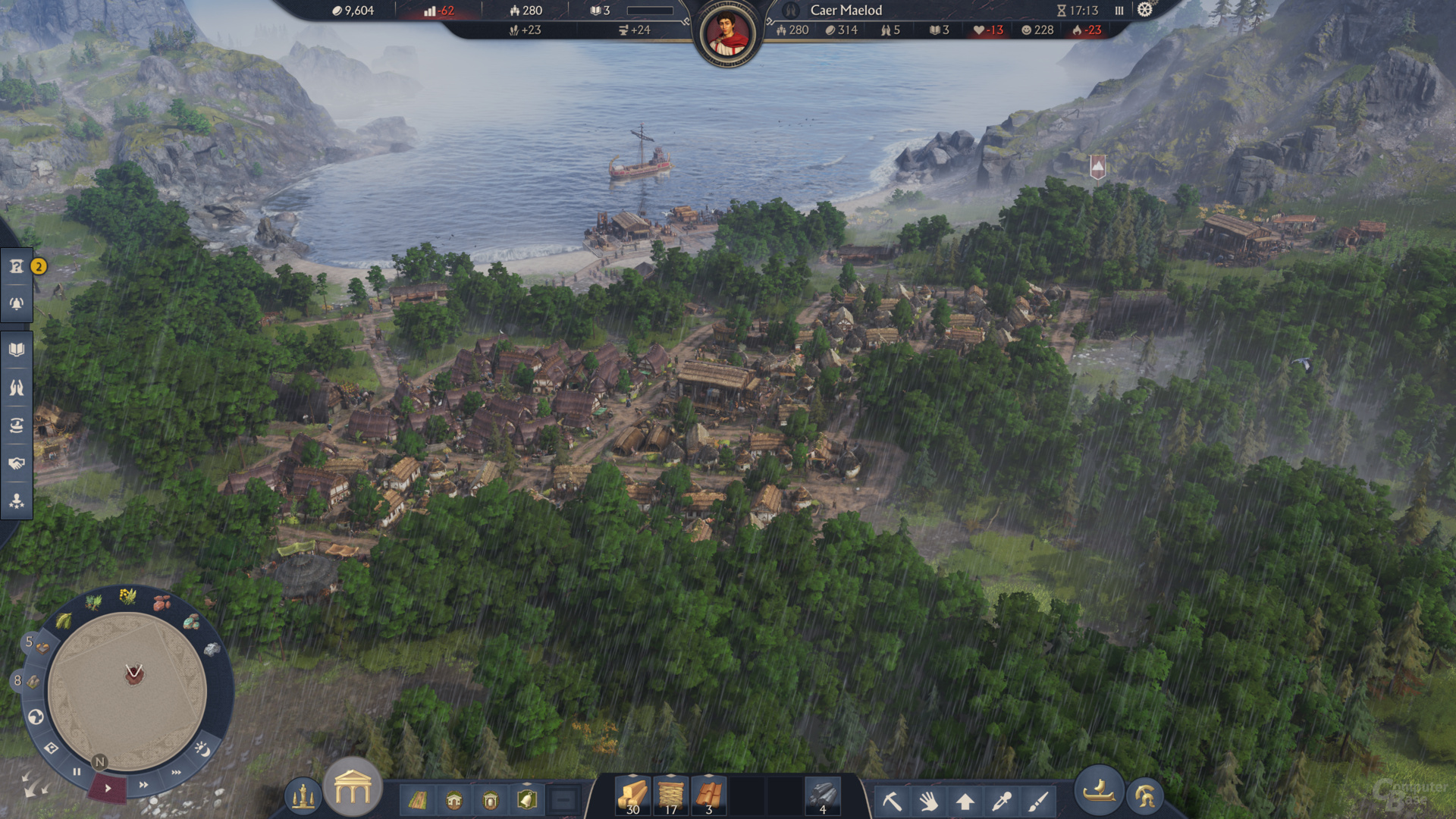
Task: Click the governor portrait medallion
Action: [727, 34]
